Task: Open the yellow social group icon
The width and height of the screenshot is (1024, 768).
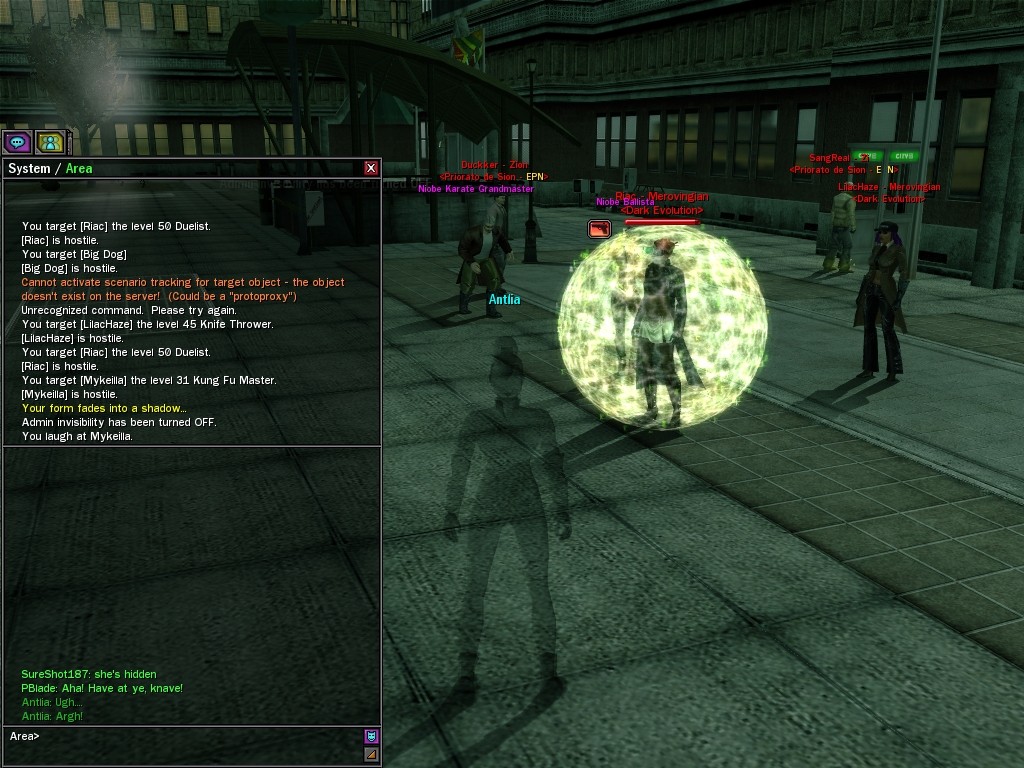Action: (50, 142)
